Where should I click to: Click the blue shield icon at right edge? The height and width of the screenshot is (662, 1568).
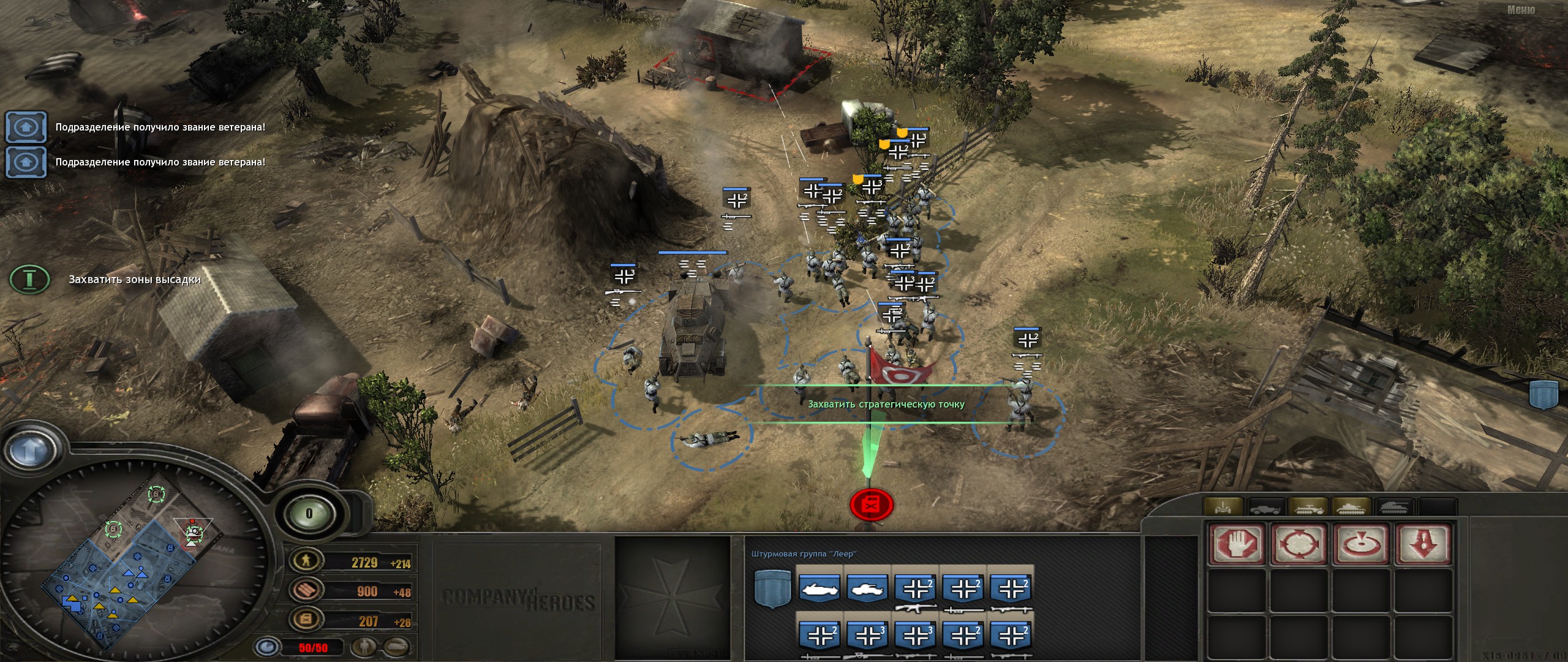(x=1543, y=394)
